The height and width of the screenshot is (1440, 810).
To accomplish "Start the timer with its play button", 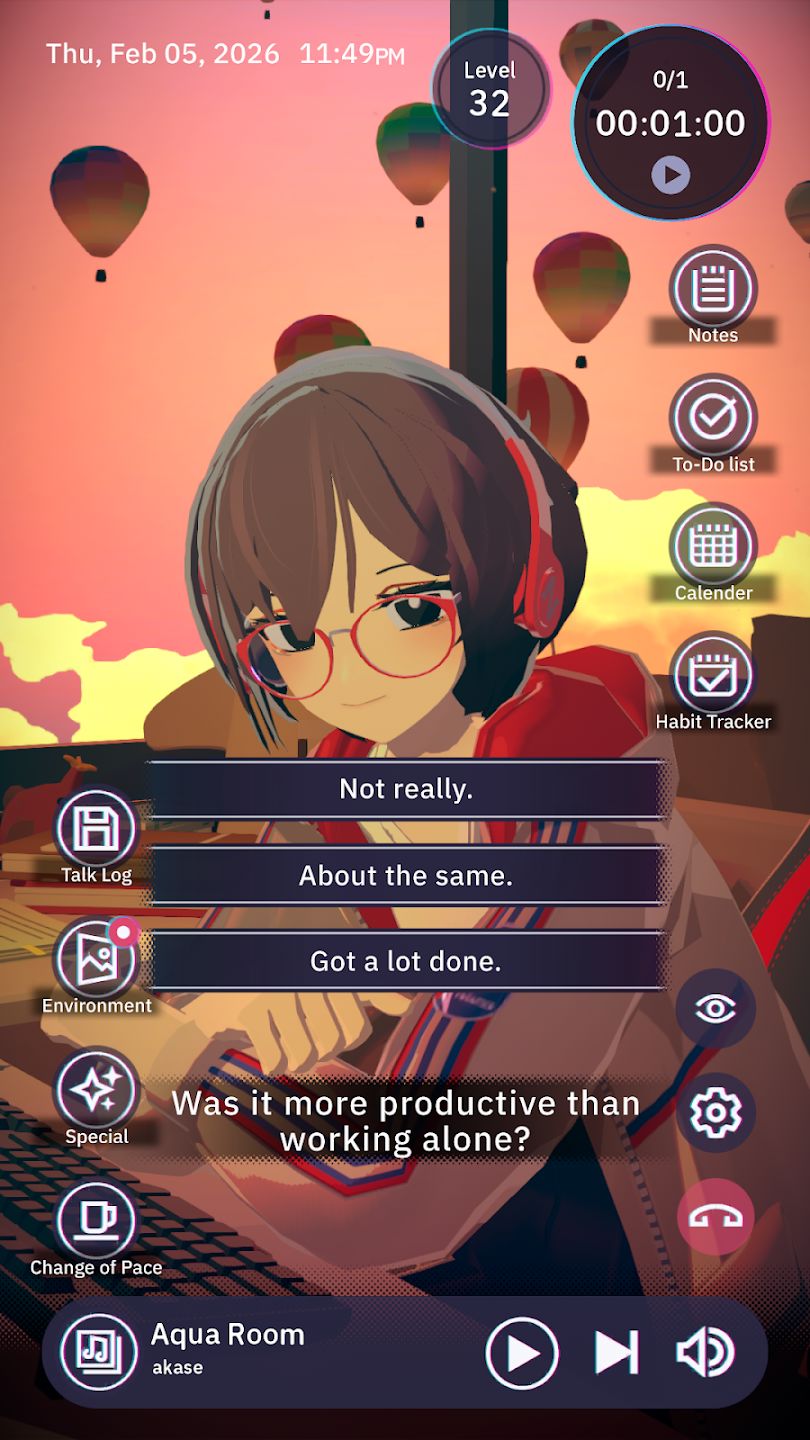I will [670, 176].
